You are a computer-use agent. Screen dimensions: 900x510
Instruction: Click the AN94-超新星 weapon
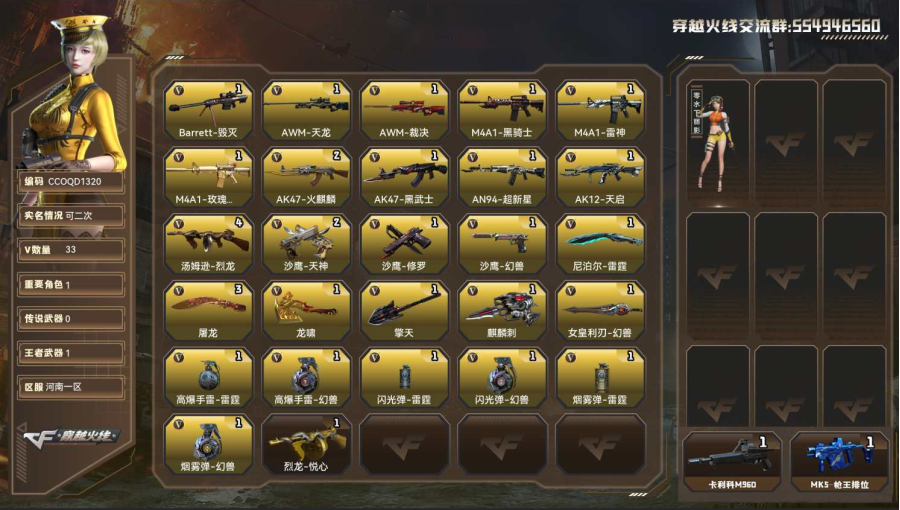click(502, 177)
